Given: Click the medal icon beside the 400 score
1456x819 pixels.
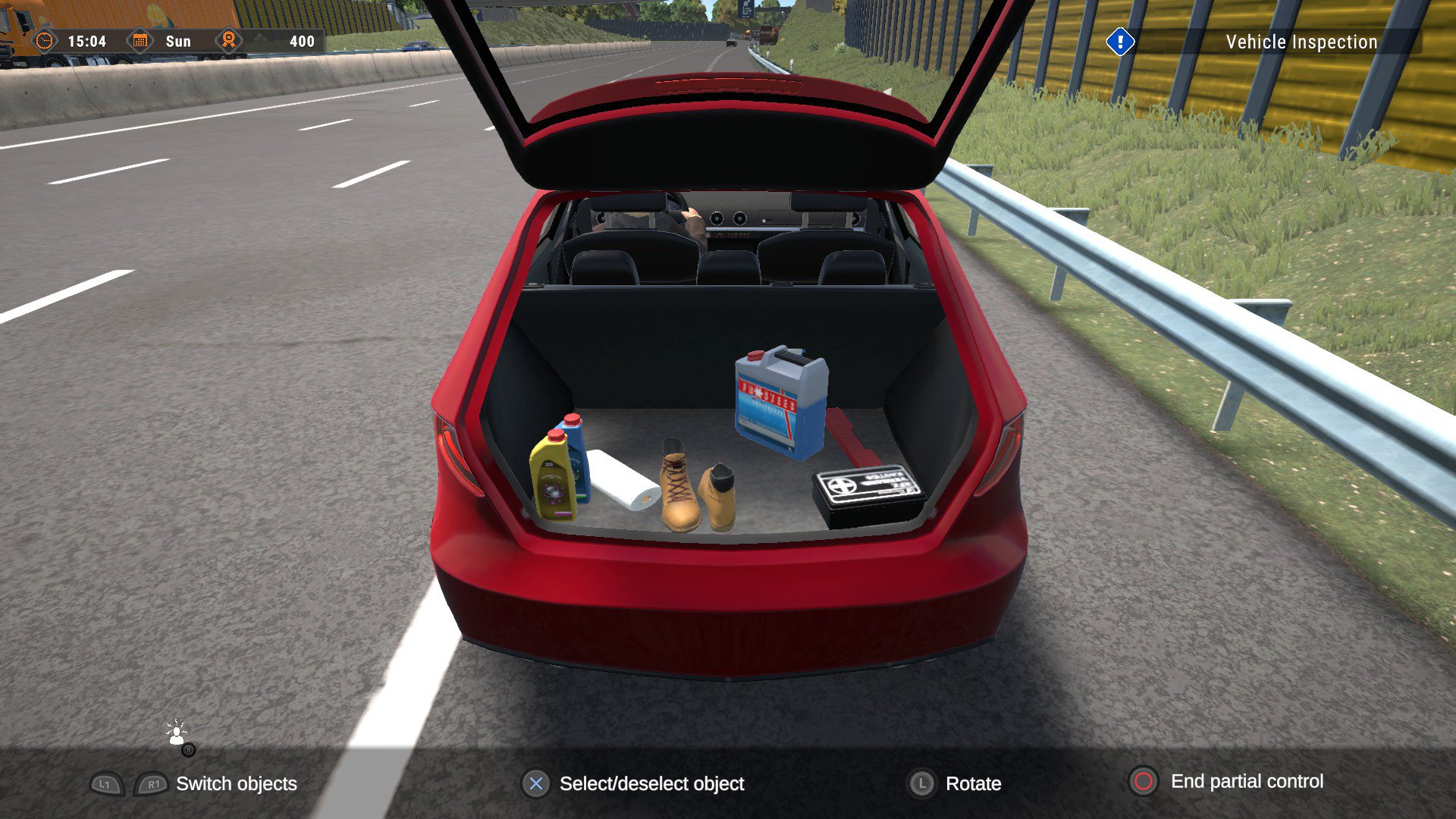Looking at the screenshot, I should (228, 41).
